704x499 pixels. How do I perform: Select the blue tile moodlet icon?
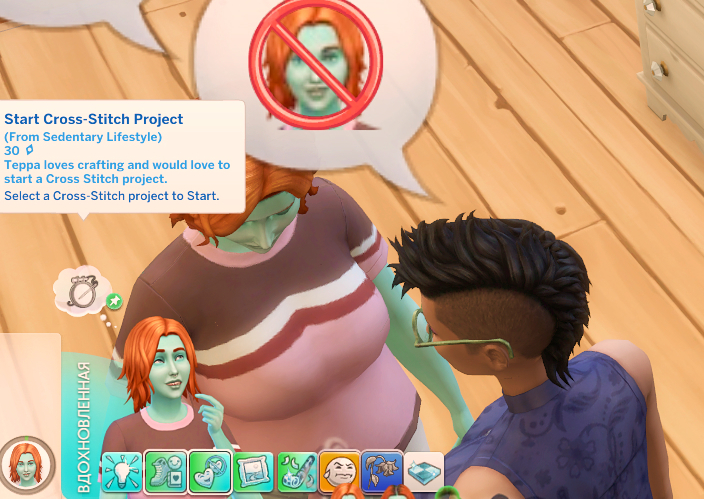425,471
